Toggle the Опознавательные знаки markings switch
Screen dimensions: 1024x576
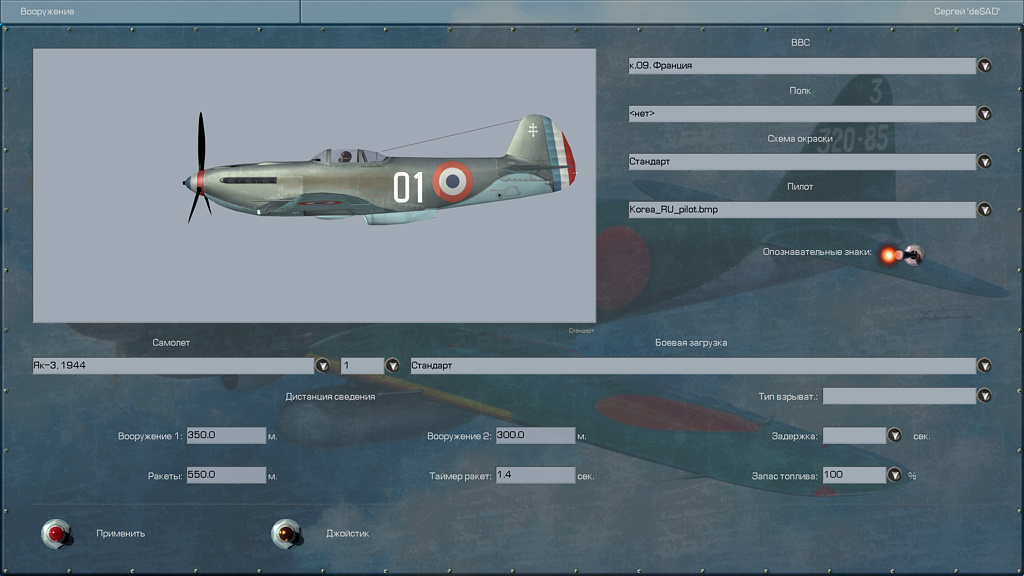click(x=911, y=255)
